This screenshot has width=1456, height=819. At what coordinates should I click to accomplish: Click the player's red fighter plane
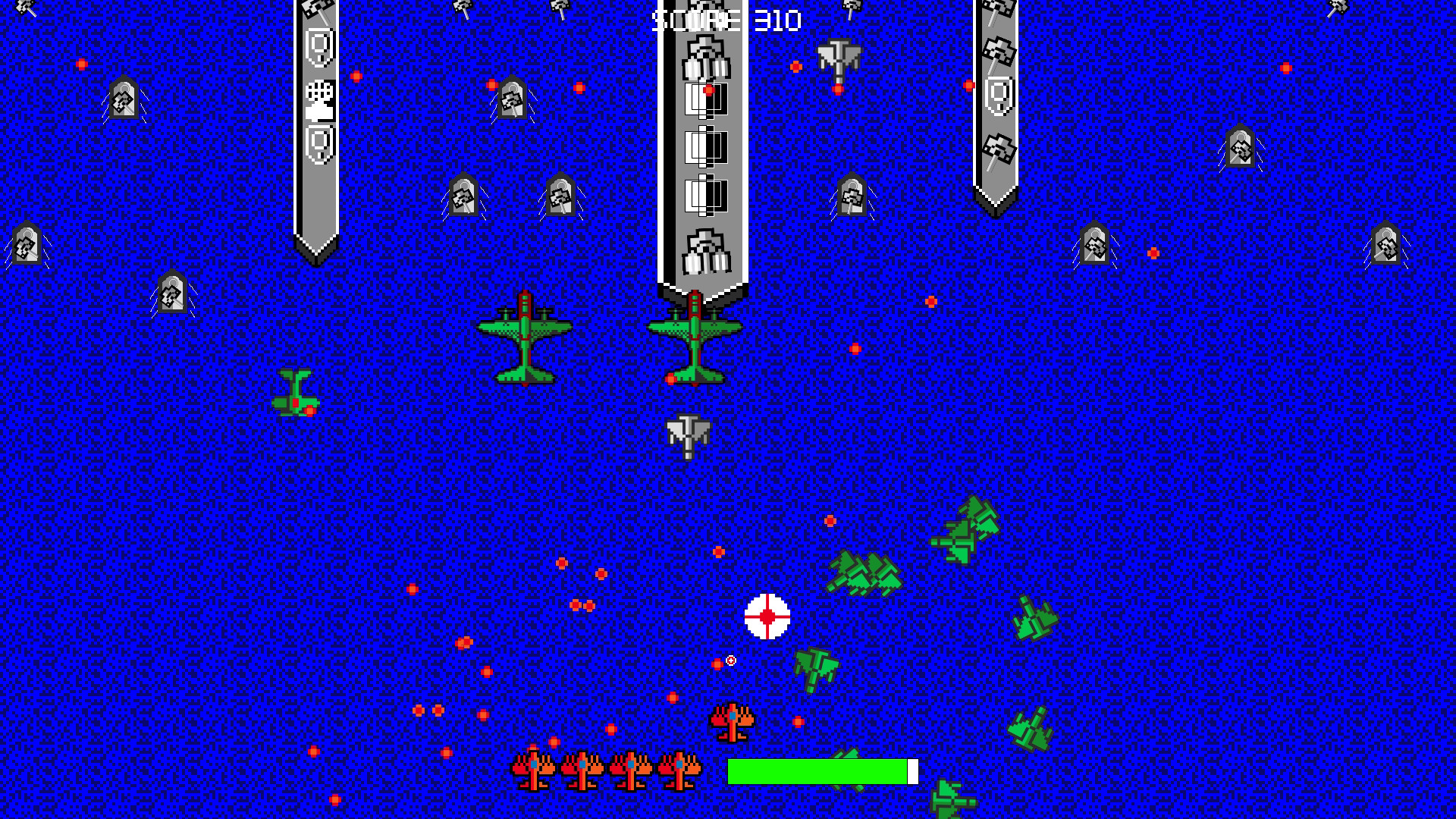pos(730,720)
